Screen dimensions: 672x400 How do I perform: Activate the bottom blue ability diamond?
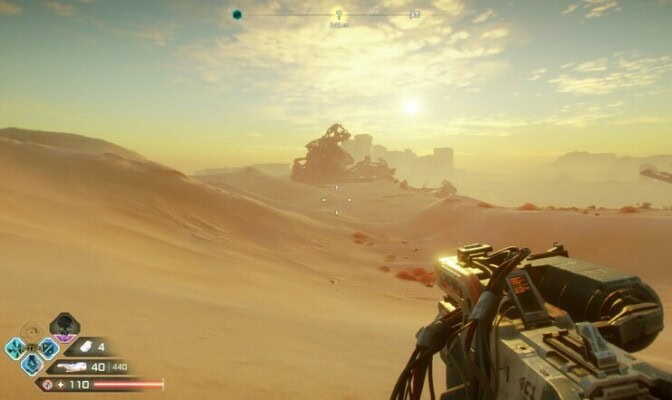click(32, 364)
